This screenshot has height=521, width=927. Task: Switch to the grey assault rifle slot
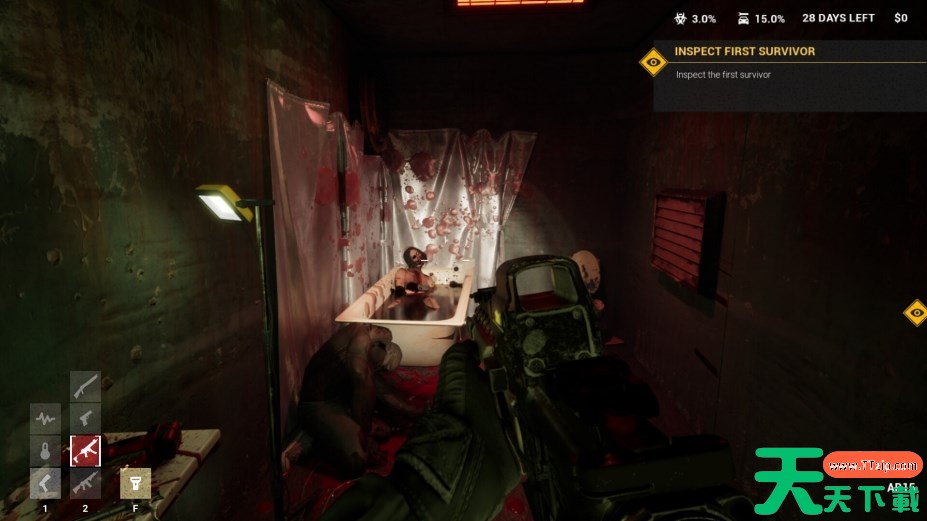coord(85,484)
